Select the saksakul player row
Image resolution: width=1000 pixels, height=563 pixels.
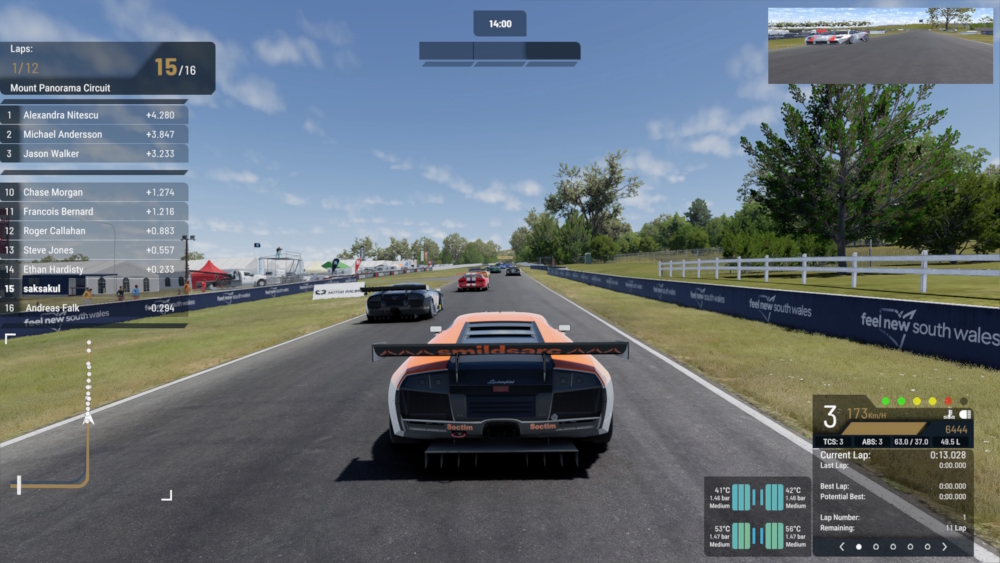[95, 288]
